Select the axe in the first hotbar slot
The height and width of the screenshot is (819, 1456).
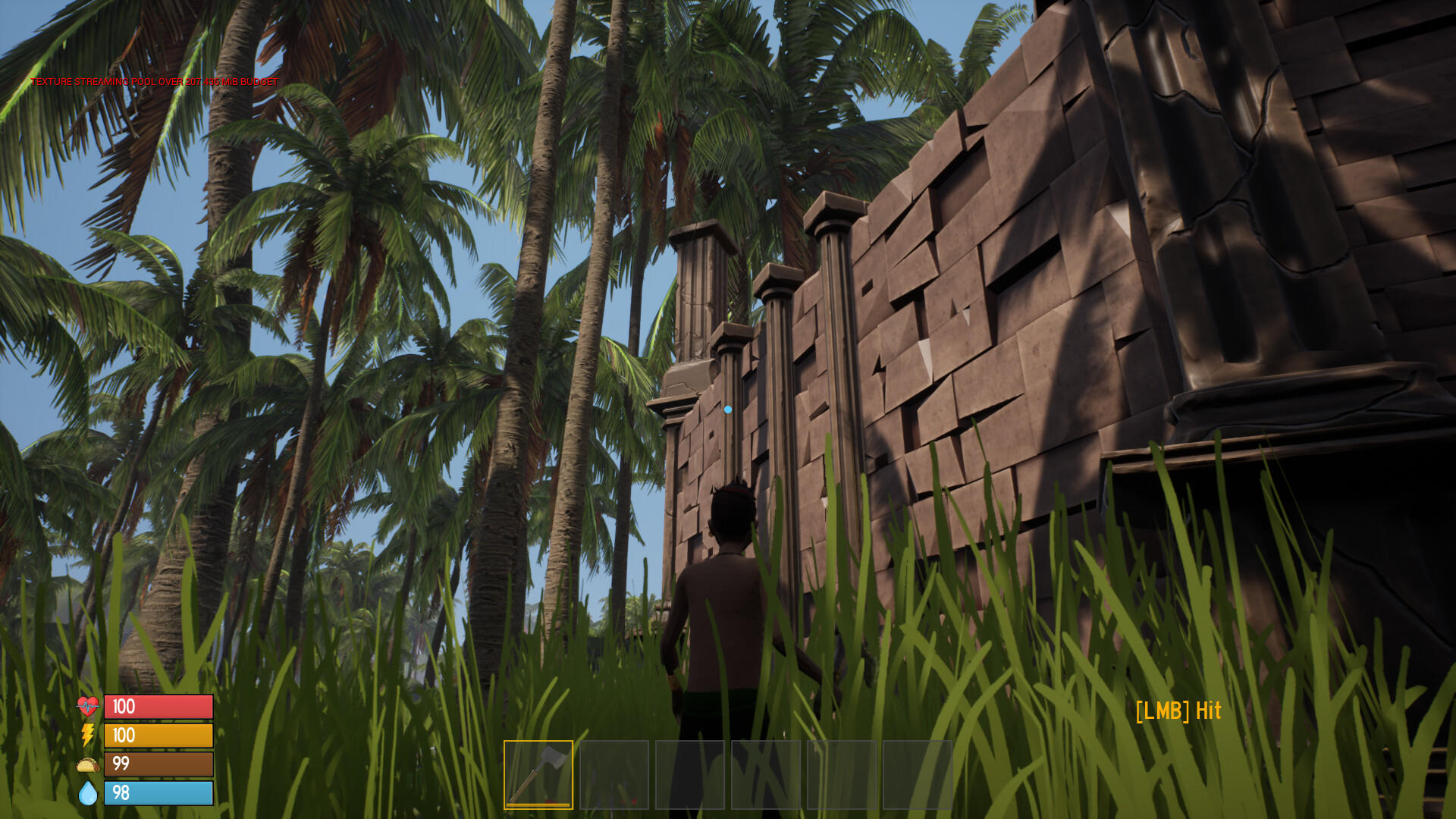coord(538,773)
